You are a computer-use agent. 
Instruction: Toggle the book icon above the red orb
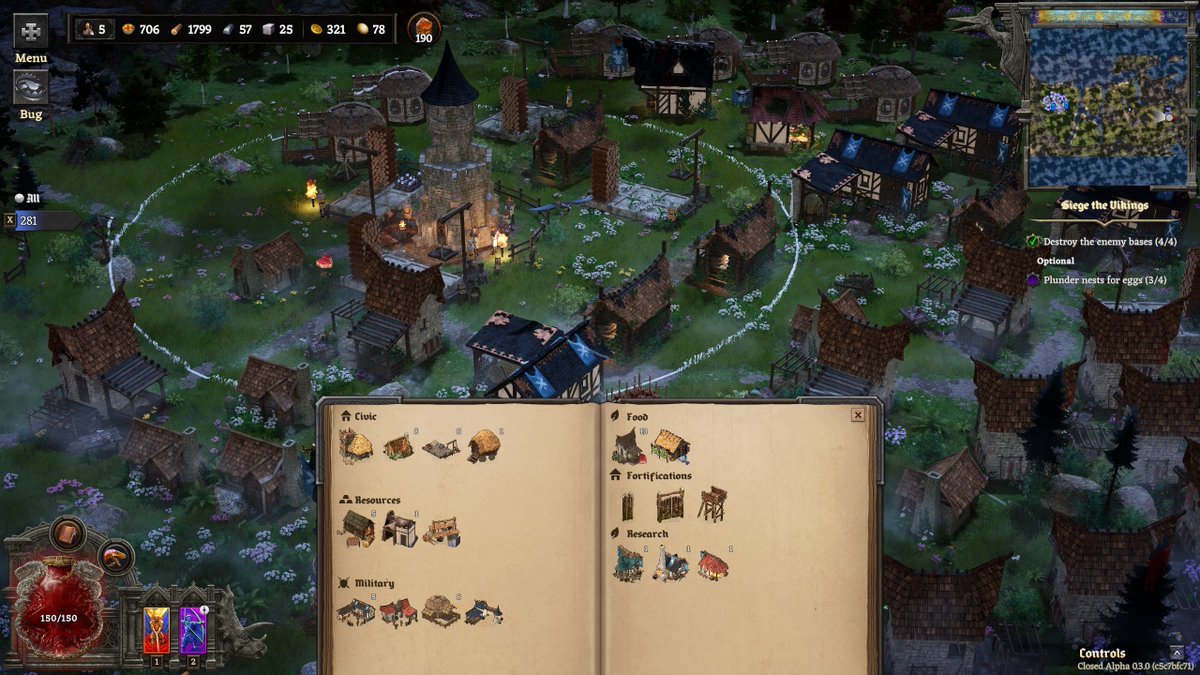67,533
